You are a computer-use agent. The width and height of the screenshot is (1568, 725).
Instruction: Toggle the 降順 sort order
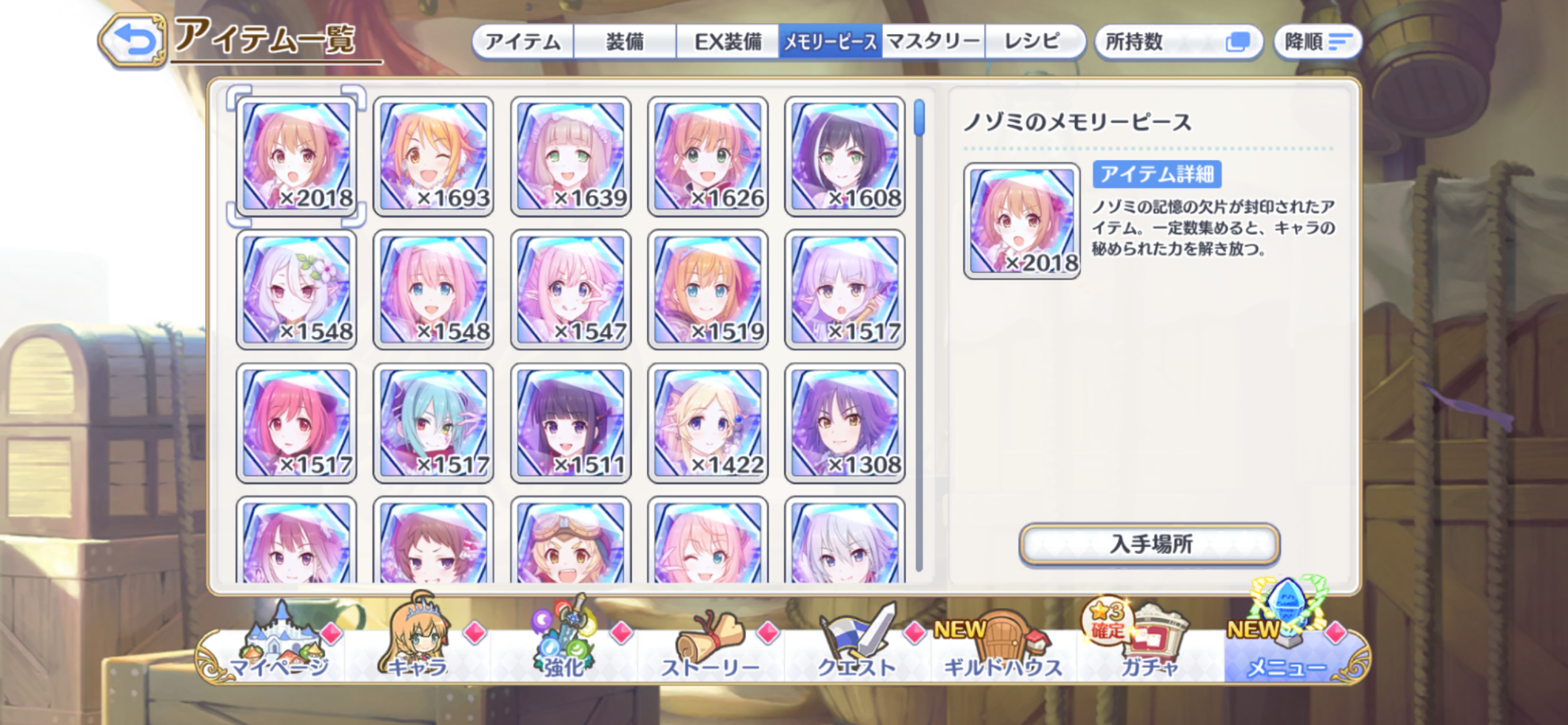1318,41
